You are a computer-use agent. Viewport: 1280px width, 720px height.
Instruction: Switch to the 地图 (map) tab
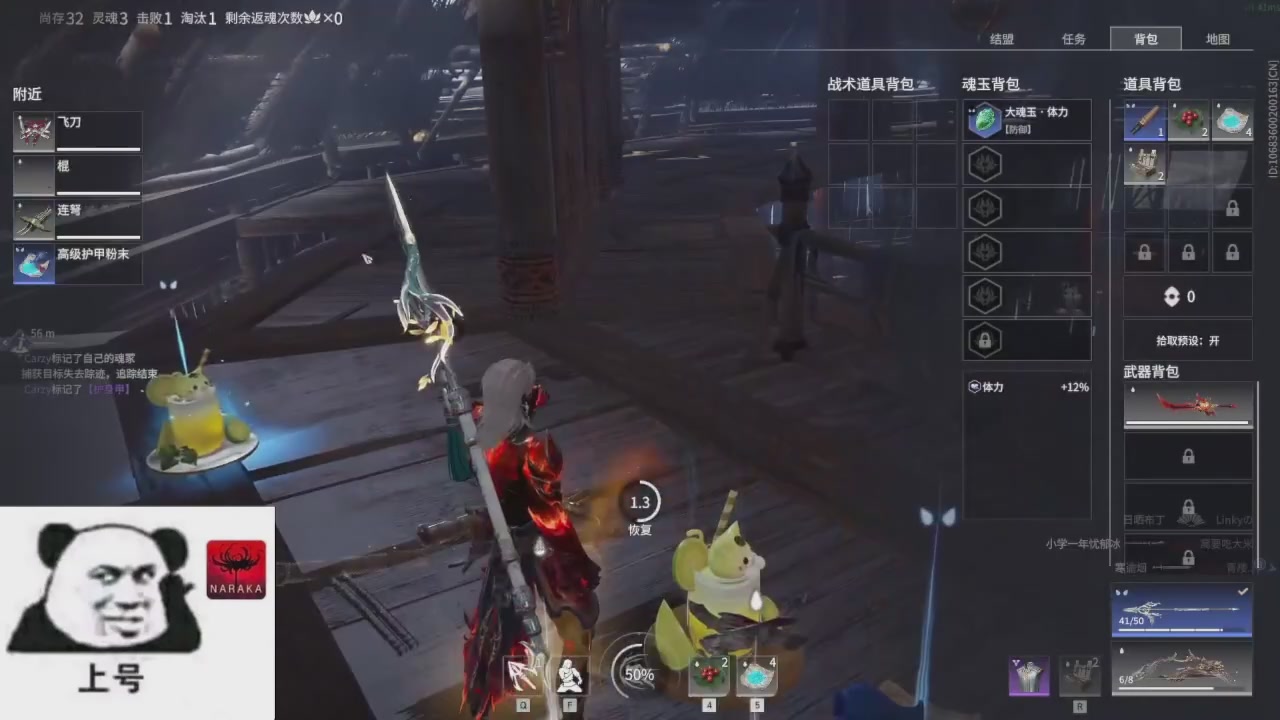[x=1217, y=39]
